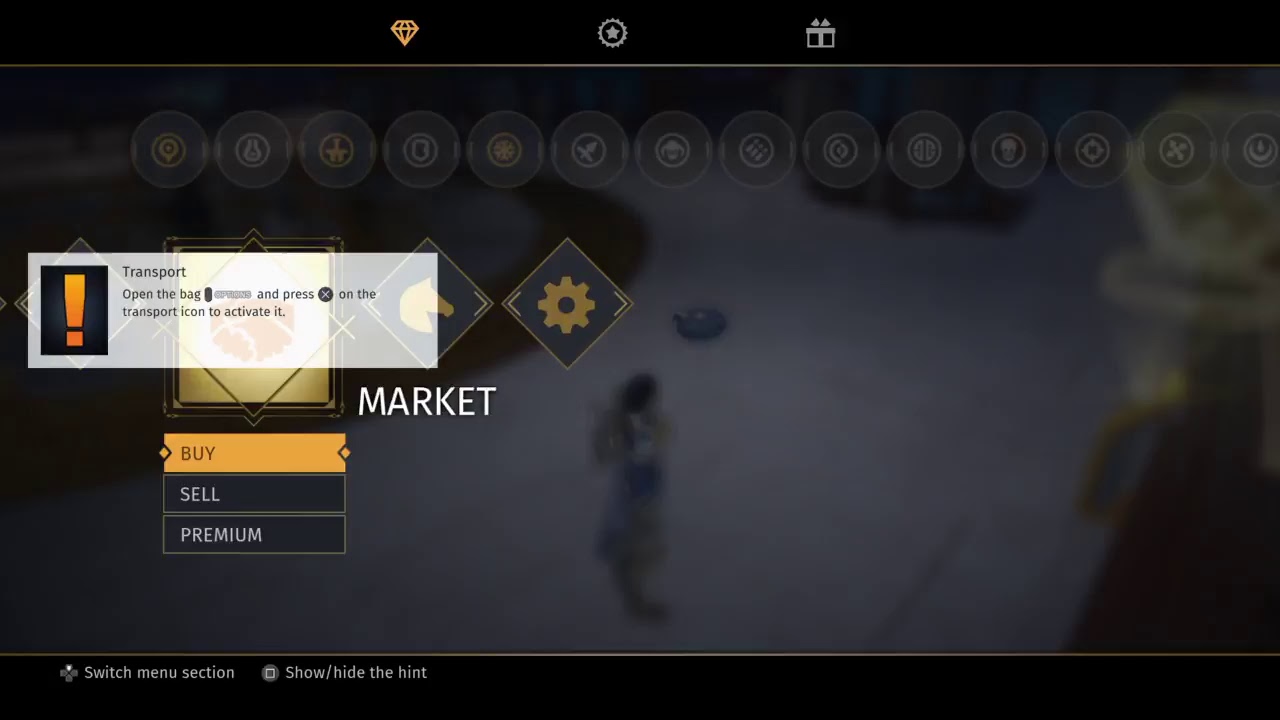The image size is (1280, 720).
Task: Select the shield category icon
Action: pyautogui.click(x=420, y=150)
